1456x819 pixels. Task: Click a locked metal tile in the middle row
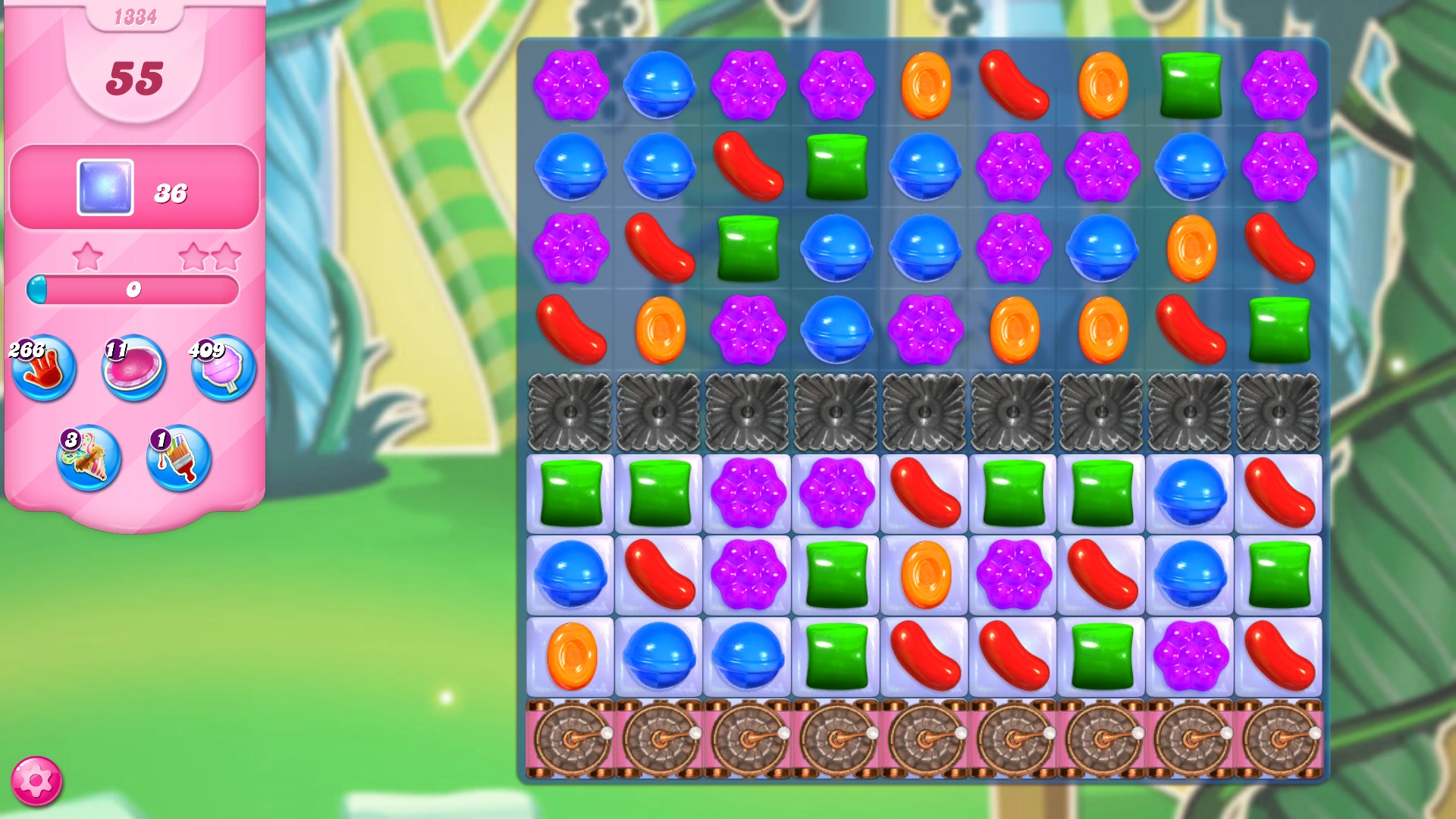924,413
